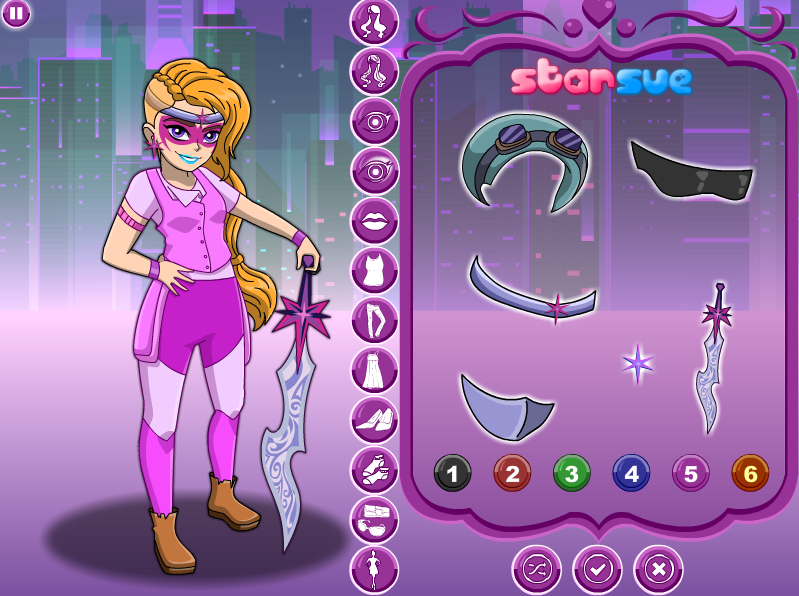Open the tank top category

[x=374, y=270]
